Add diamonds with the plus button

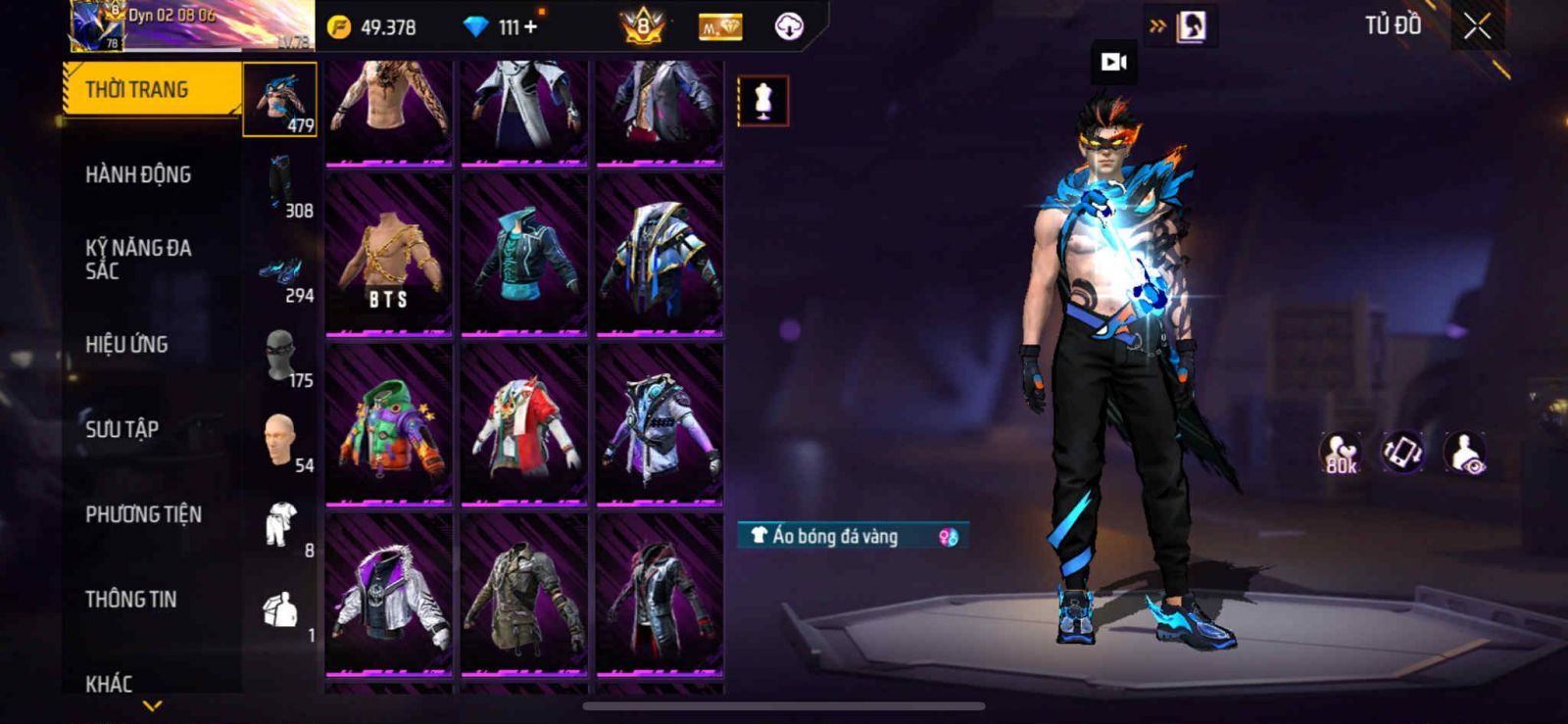[530, 27]
